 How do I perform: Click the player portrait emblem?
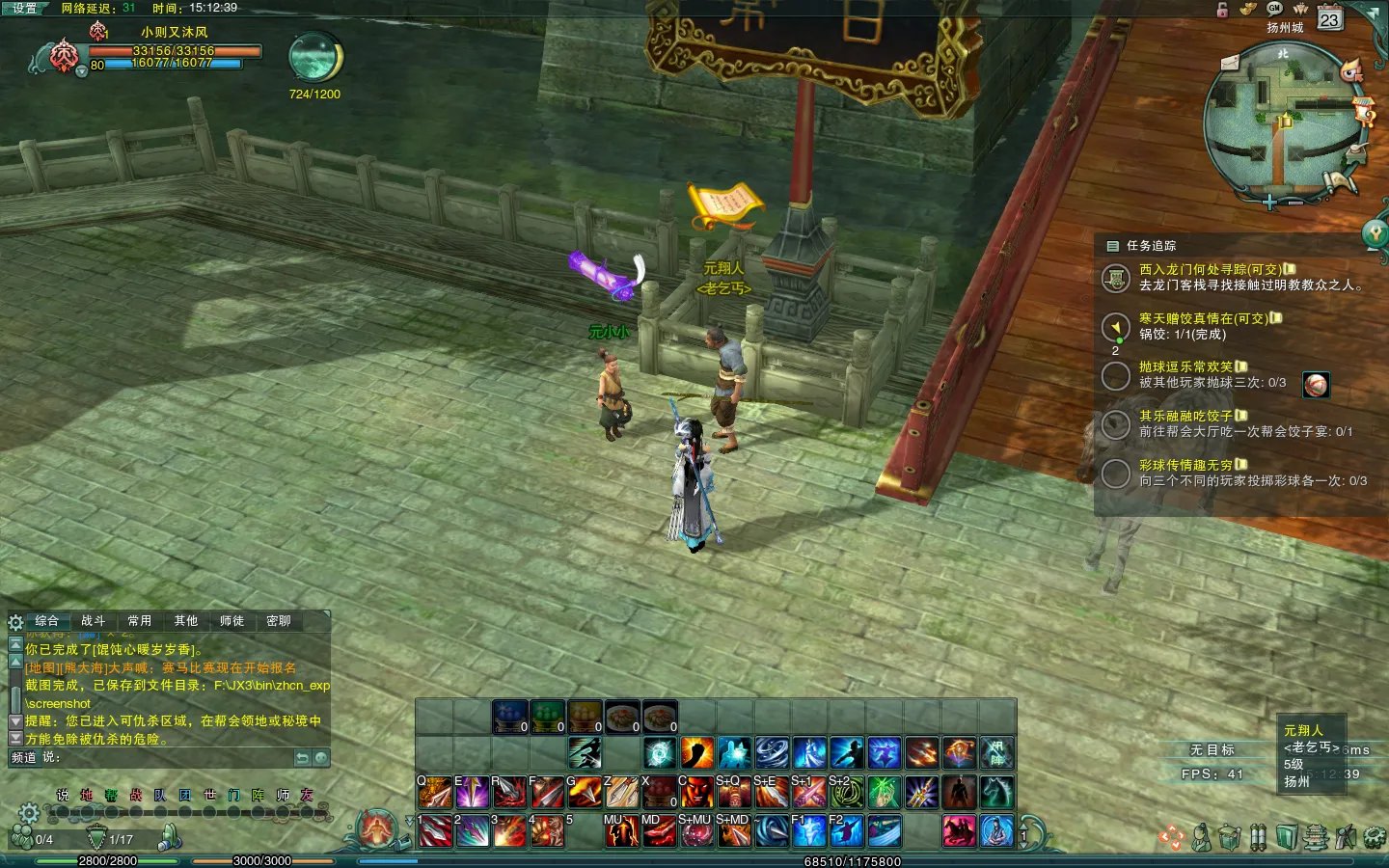click(65, 56)
